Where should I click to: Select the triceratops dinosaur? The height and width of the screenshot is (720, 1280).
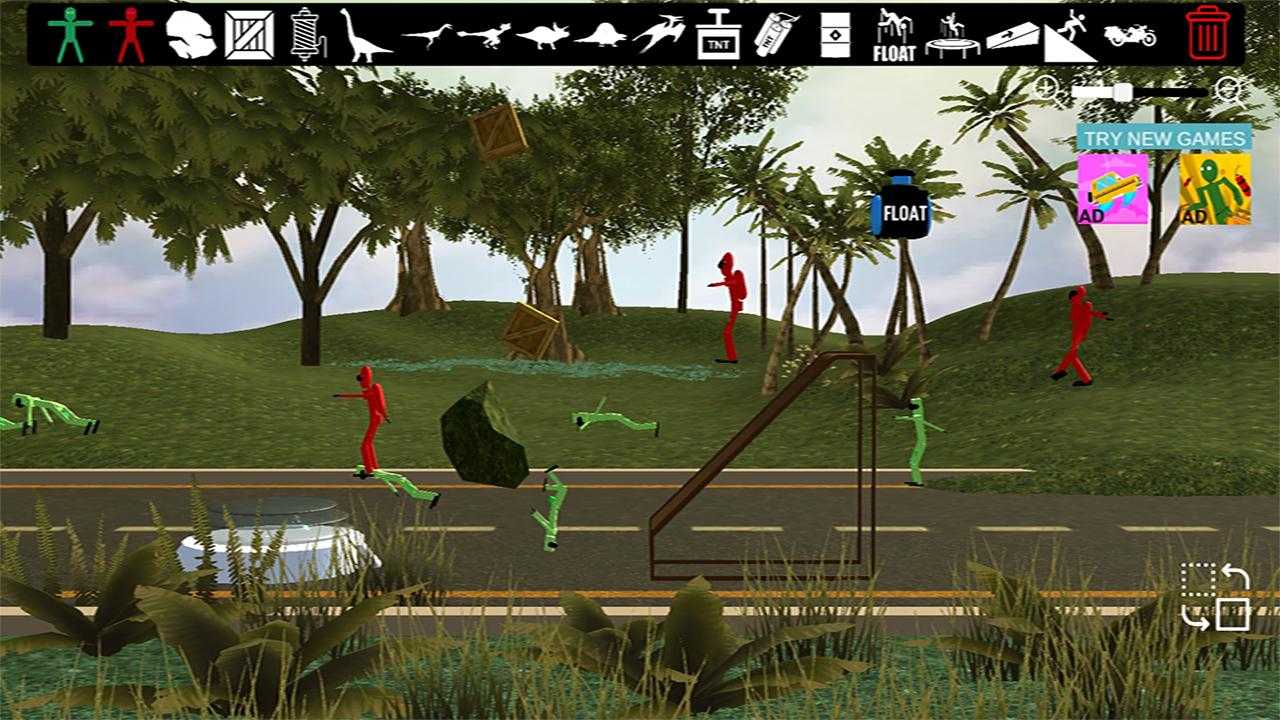click(543, 36)
